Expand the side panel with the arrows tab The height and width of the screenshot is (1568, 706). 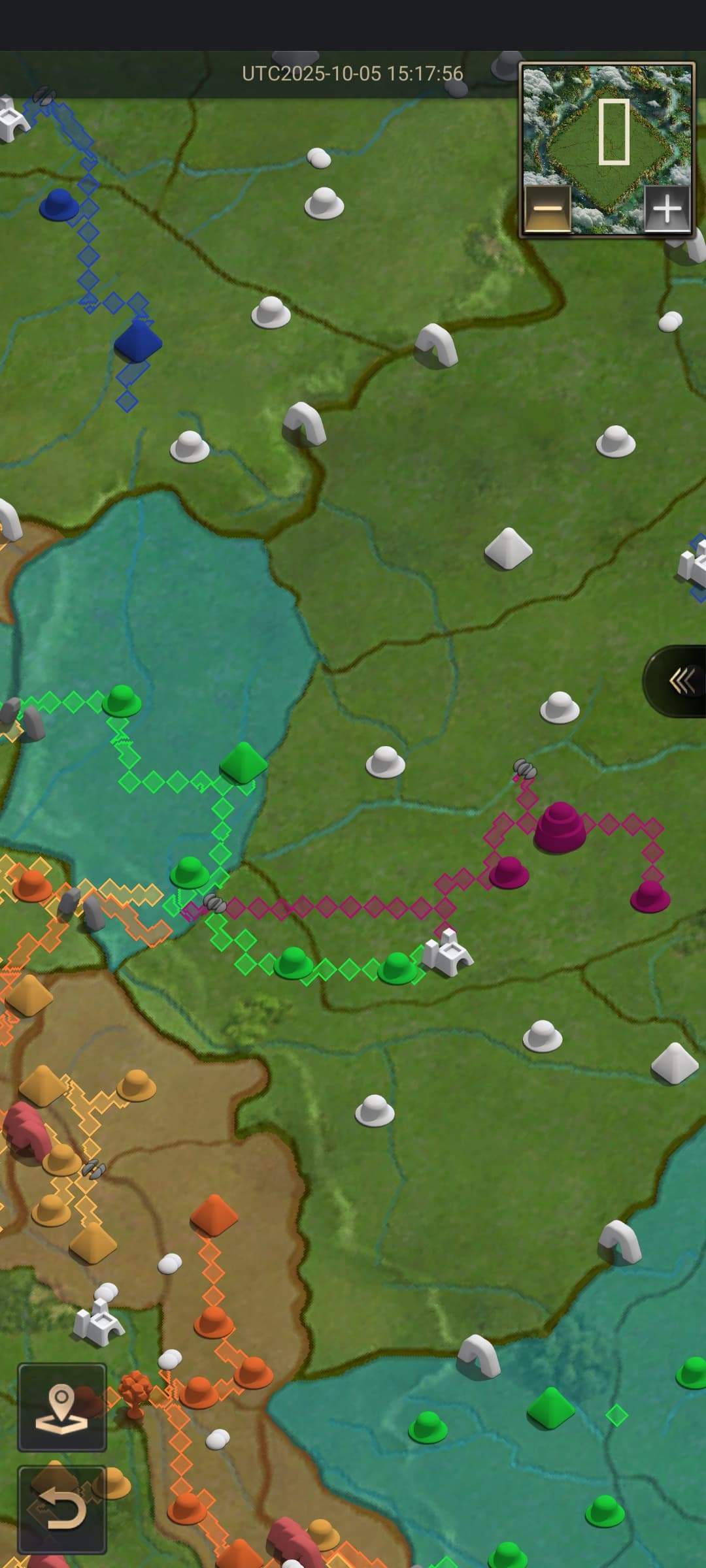click(x=680, y=681)
